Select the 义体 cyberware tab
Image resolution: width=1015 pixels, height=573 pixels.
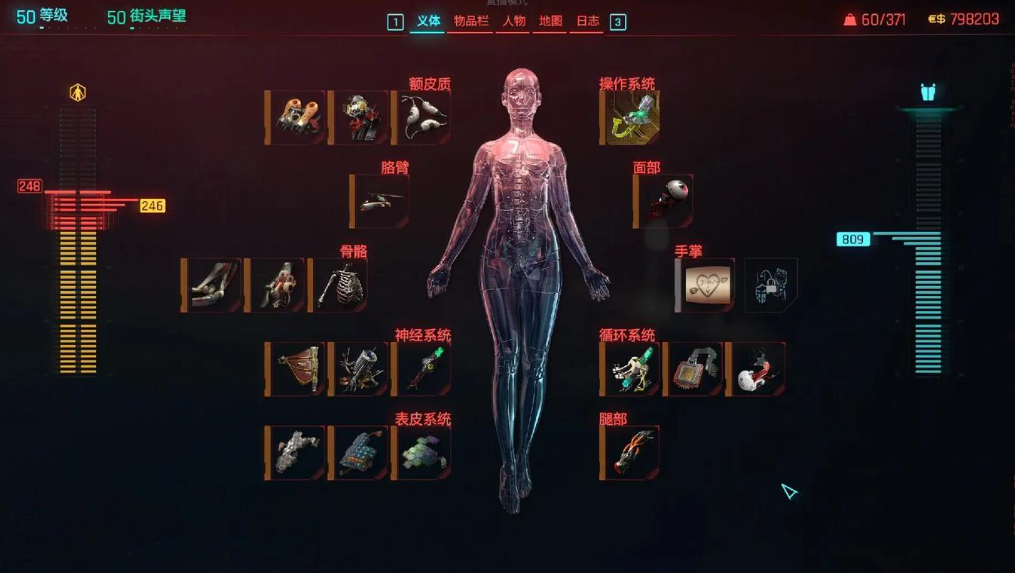point(428,21)
